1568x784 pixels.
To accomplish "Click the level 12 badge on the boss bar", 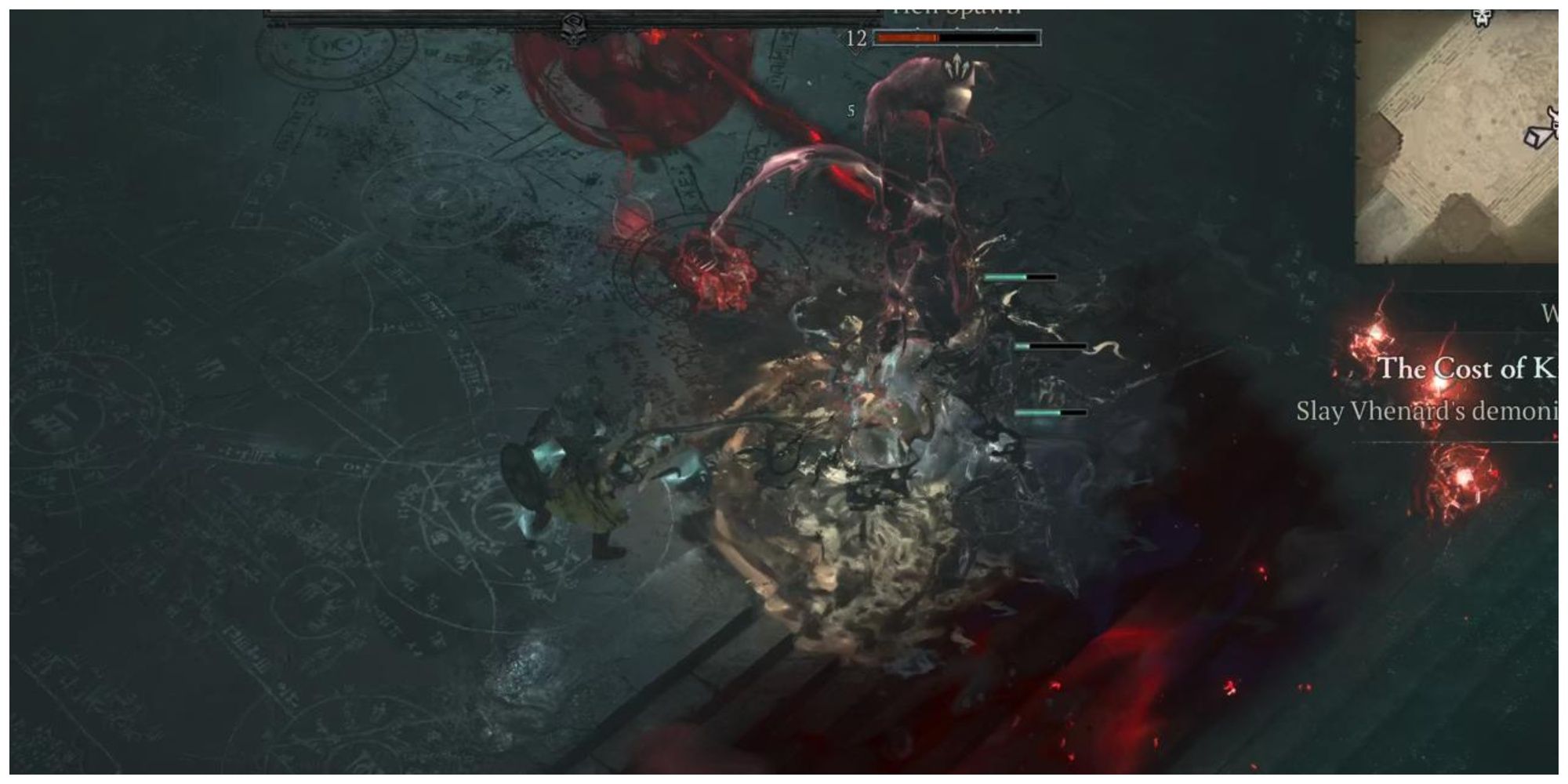I will [x=854, y=35].
